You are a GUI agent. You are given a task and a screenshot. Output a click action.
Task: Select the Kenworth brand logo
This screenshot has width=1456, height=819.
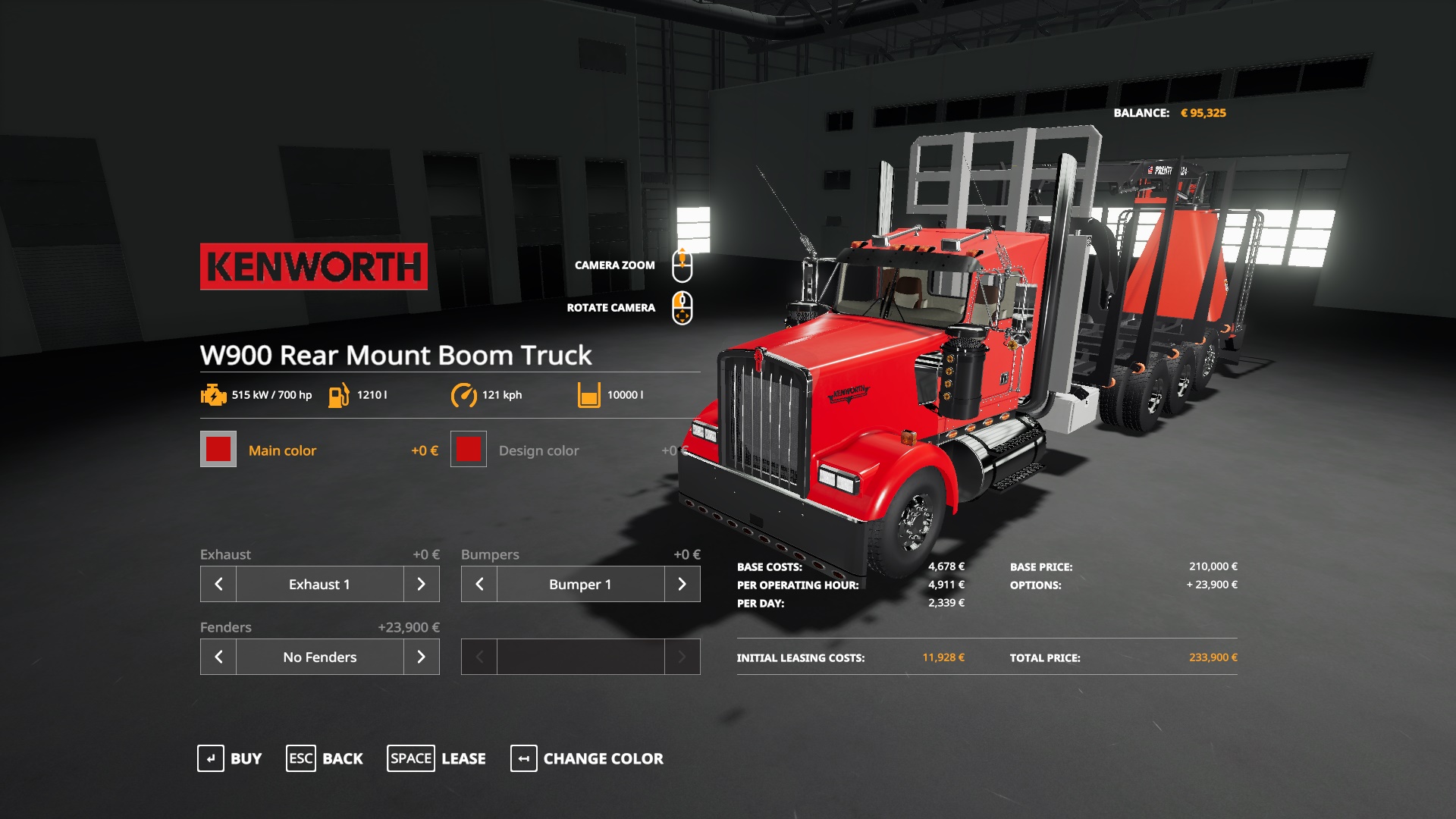(313, 265)
